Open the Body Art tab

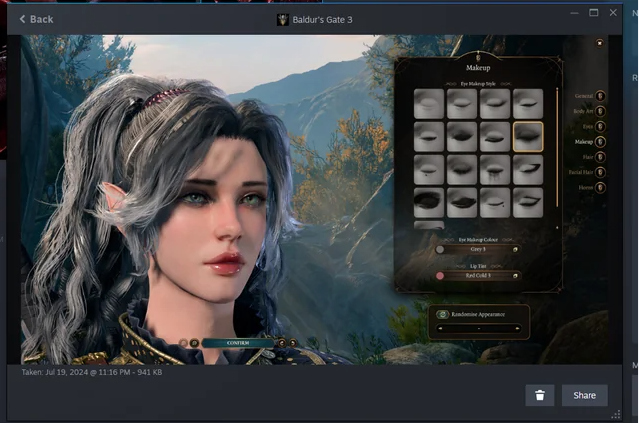(600, 111)
